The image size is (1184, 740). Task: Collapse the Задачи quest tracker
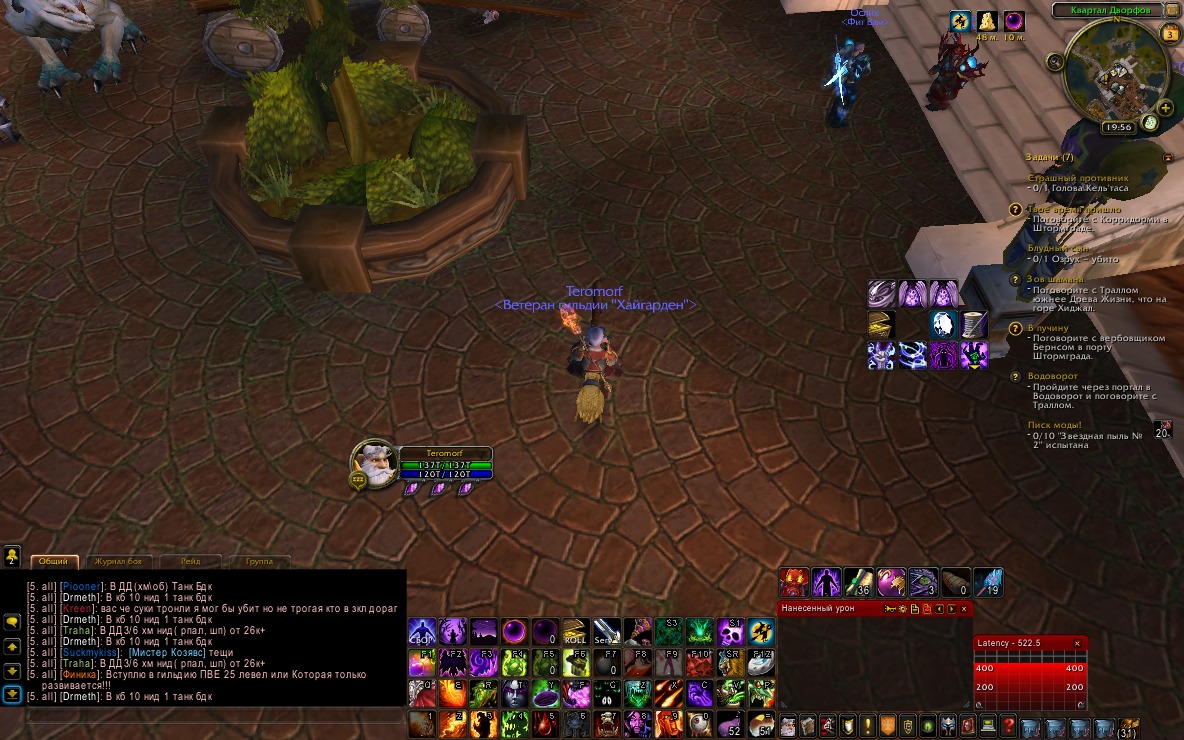pyautogui.click(x=1167, y=158)
